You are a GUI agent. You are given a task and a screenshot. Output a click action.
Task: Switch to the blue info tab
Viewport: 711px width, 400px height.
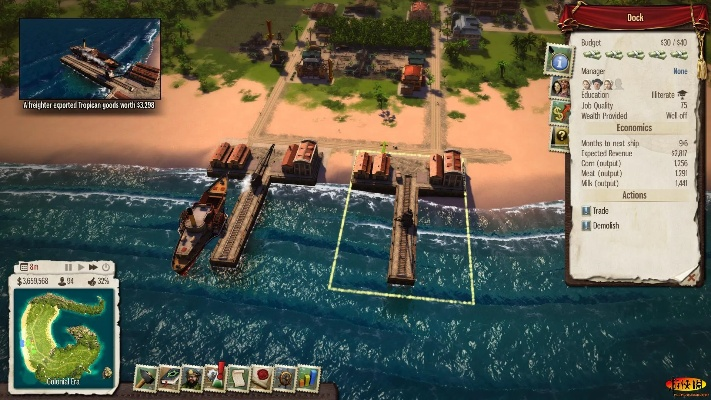(556, 61)
